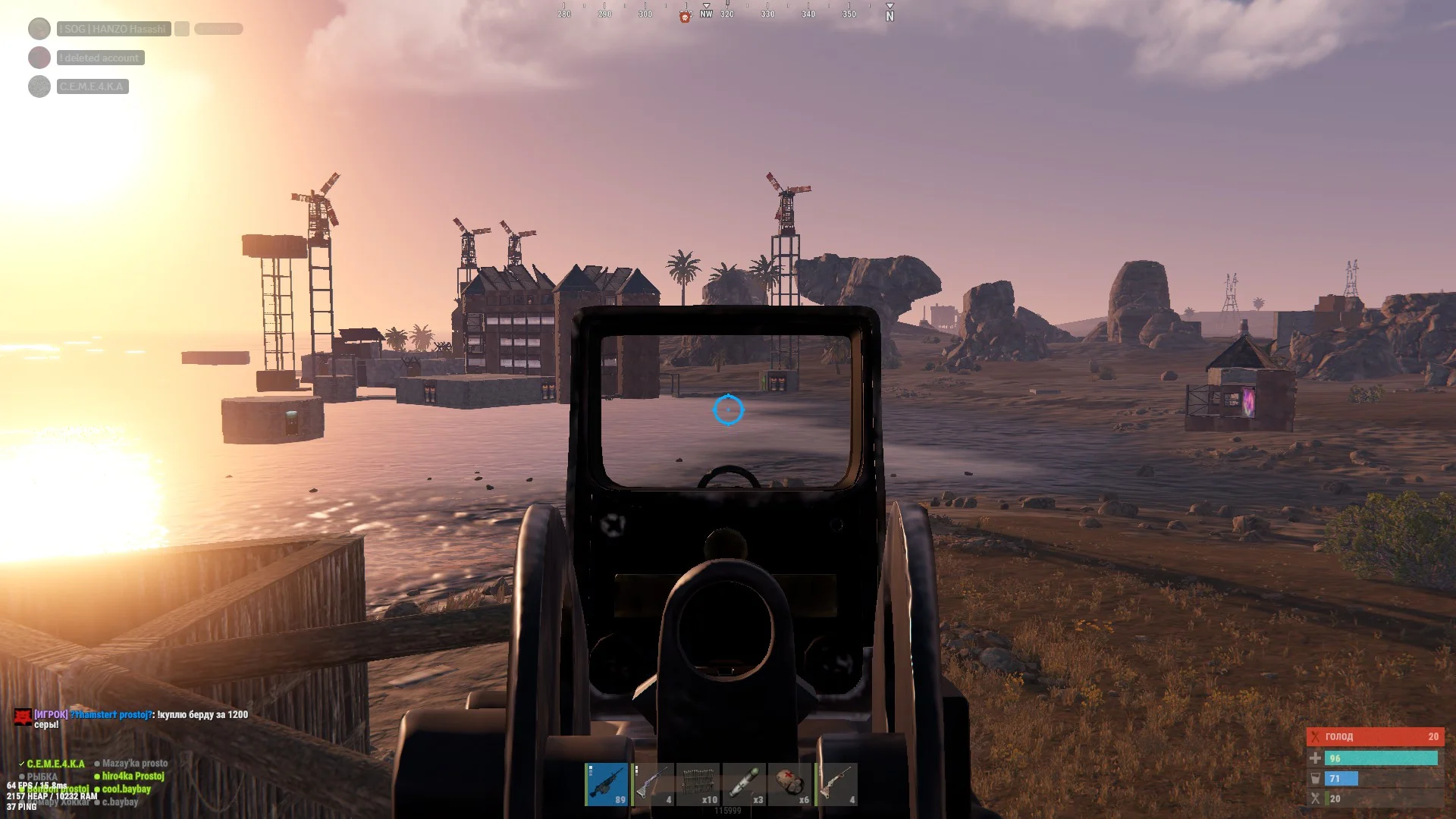Viewport: 1456px width, 819px height.
Task: Click SOG | HANZO Hasashi in voice overlay
Action: [x=114, y=29]
